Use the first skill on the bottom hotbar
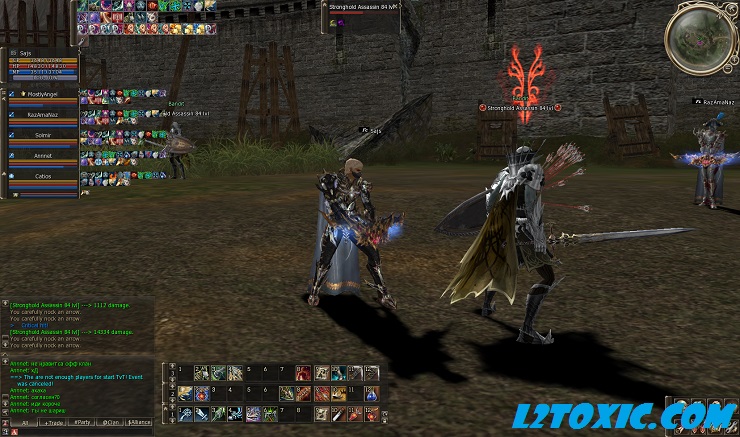The height and width of the screenshot is (437, 740). click(x=184, y=413)
